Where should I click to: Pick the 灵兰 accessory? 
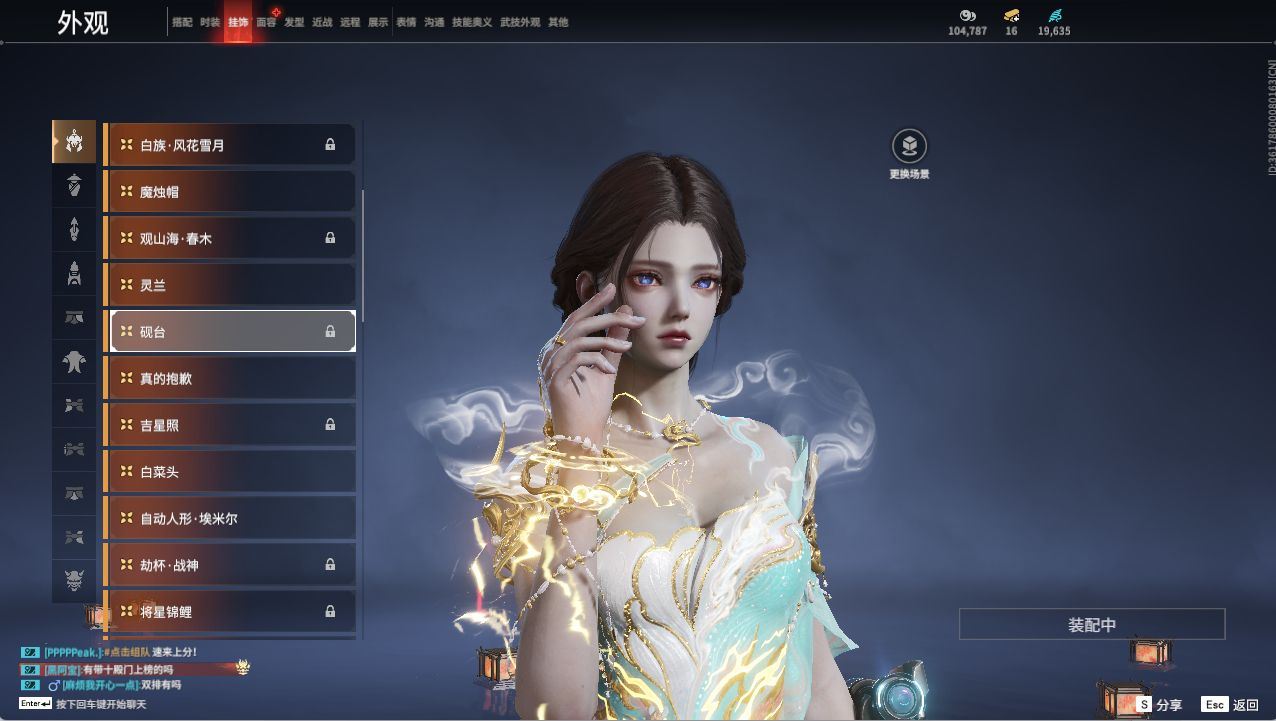coord(230,285)
